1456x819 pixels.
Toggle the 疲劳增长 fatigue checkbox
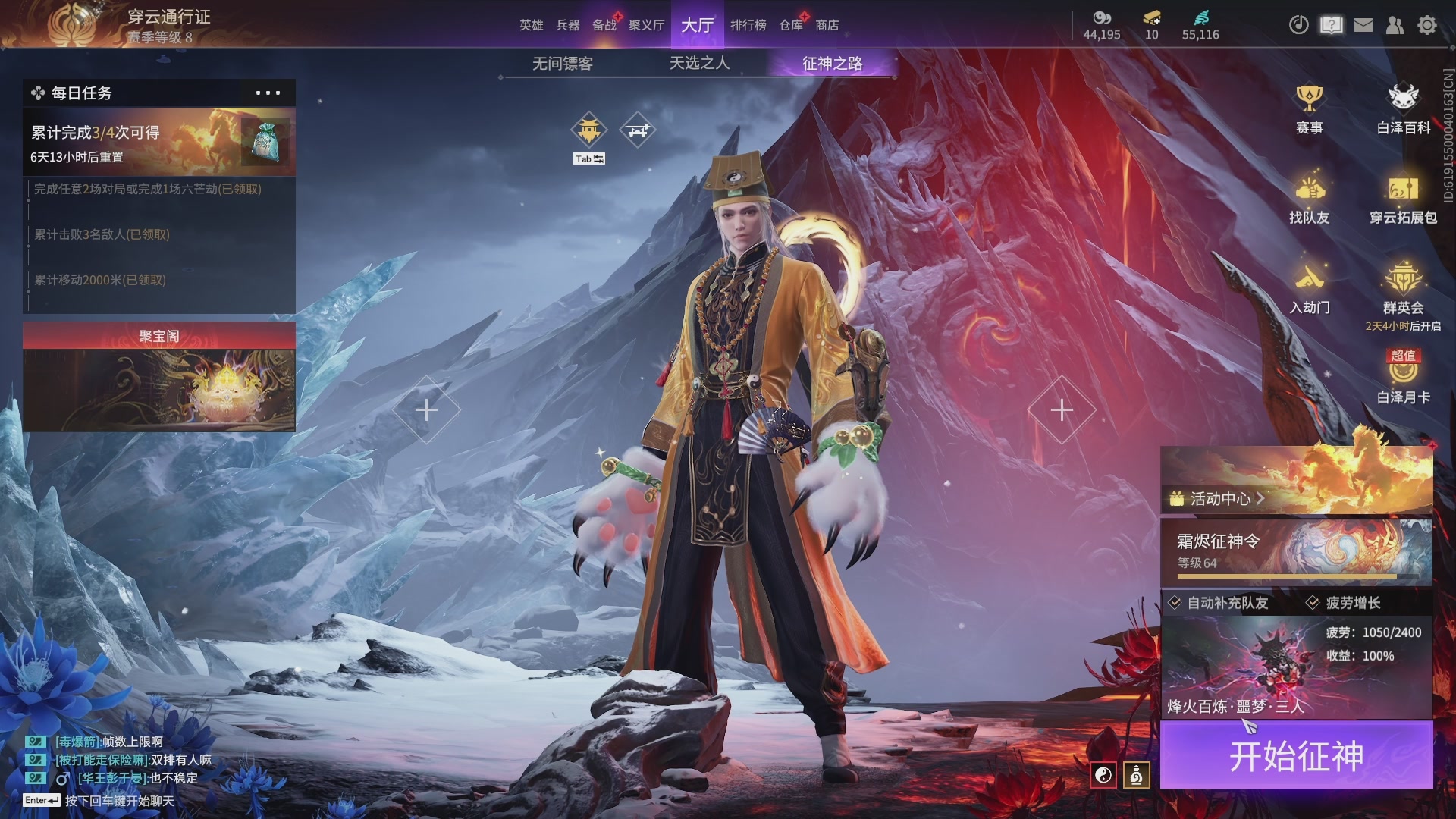[1313, 603]
